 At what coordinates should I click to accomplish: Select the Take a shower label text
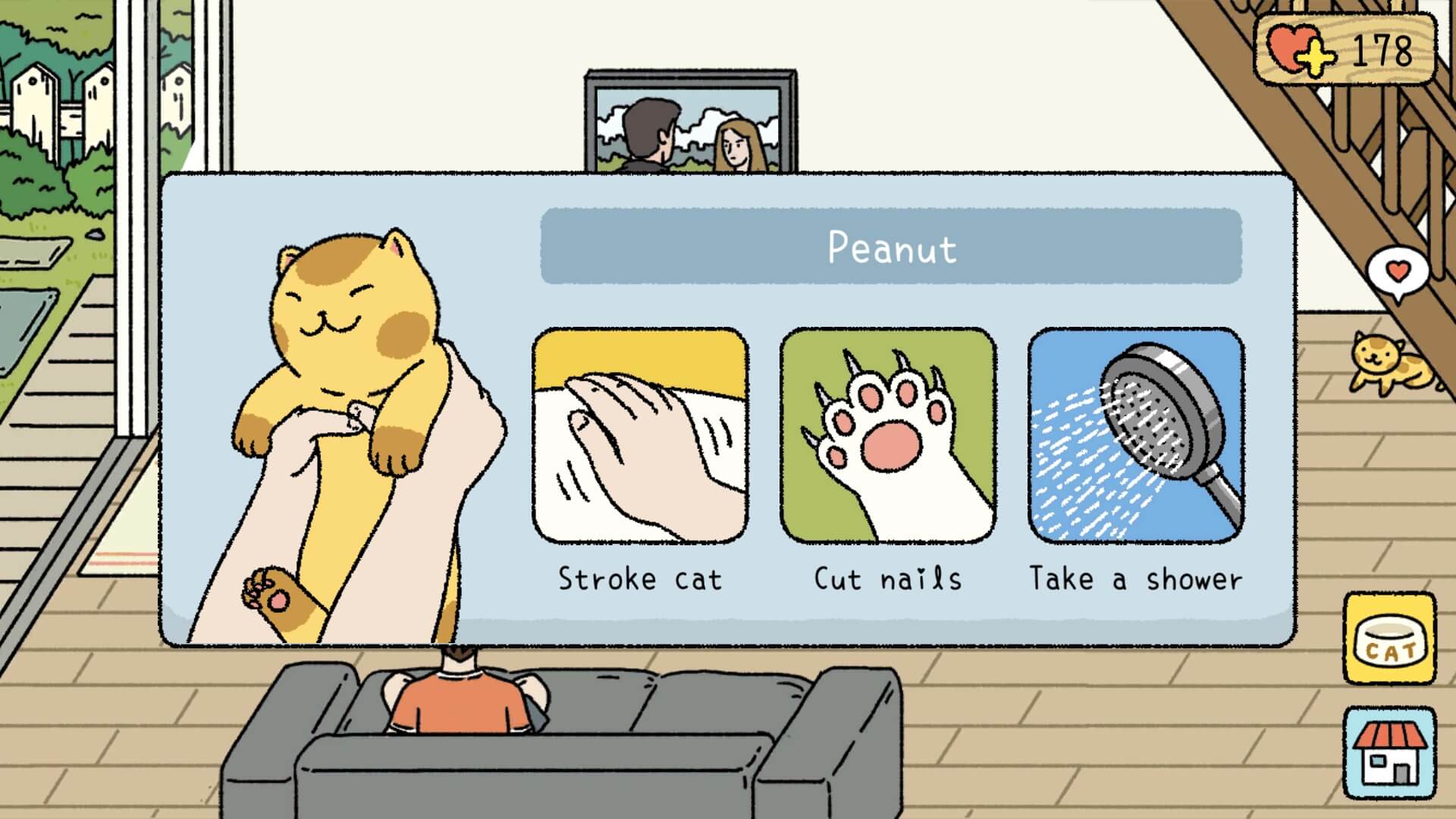(x=1136, y=579)
